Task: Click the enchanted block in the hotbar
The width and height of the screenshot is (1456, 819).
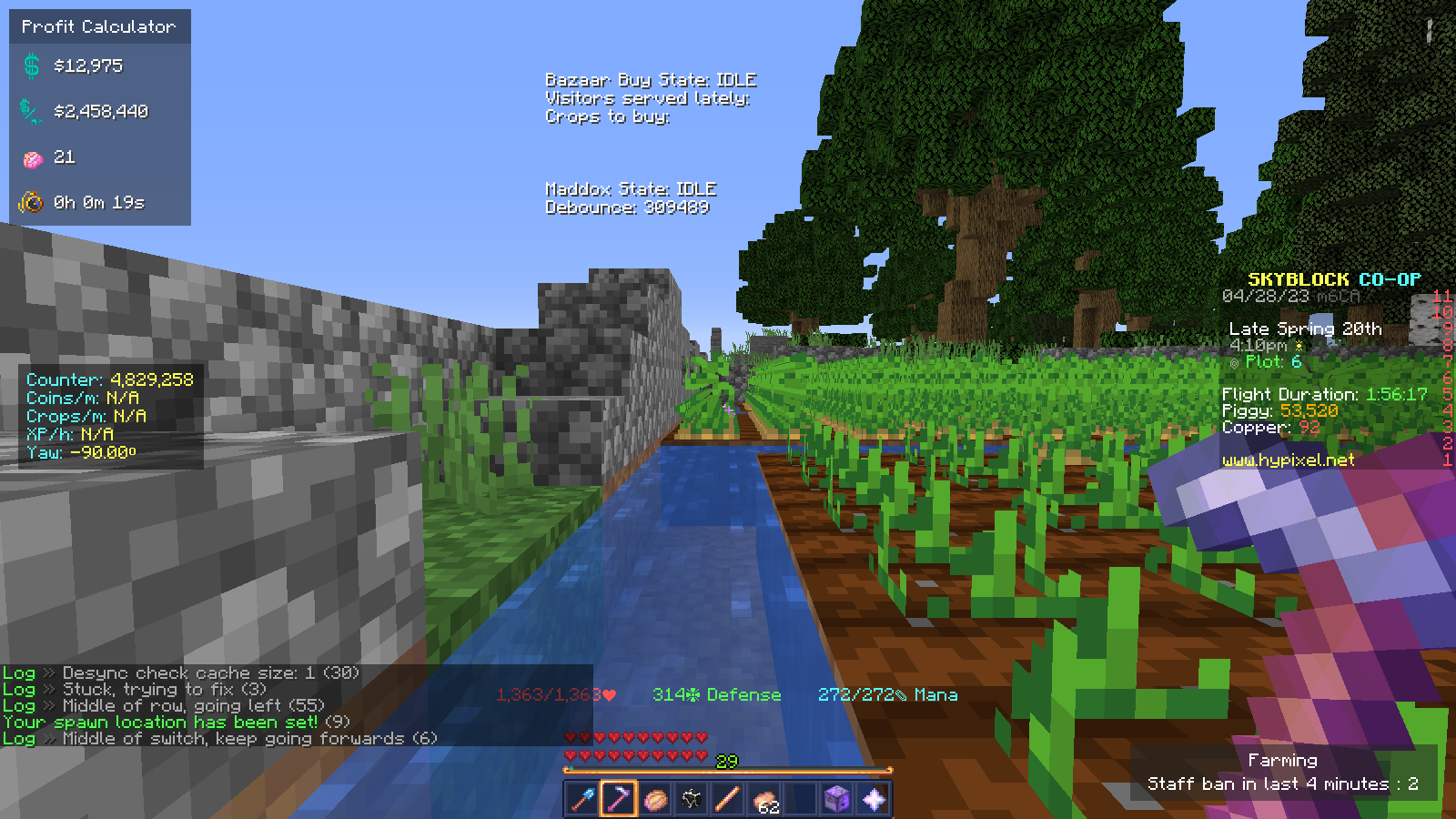Action: click(835, 799)
